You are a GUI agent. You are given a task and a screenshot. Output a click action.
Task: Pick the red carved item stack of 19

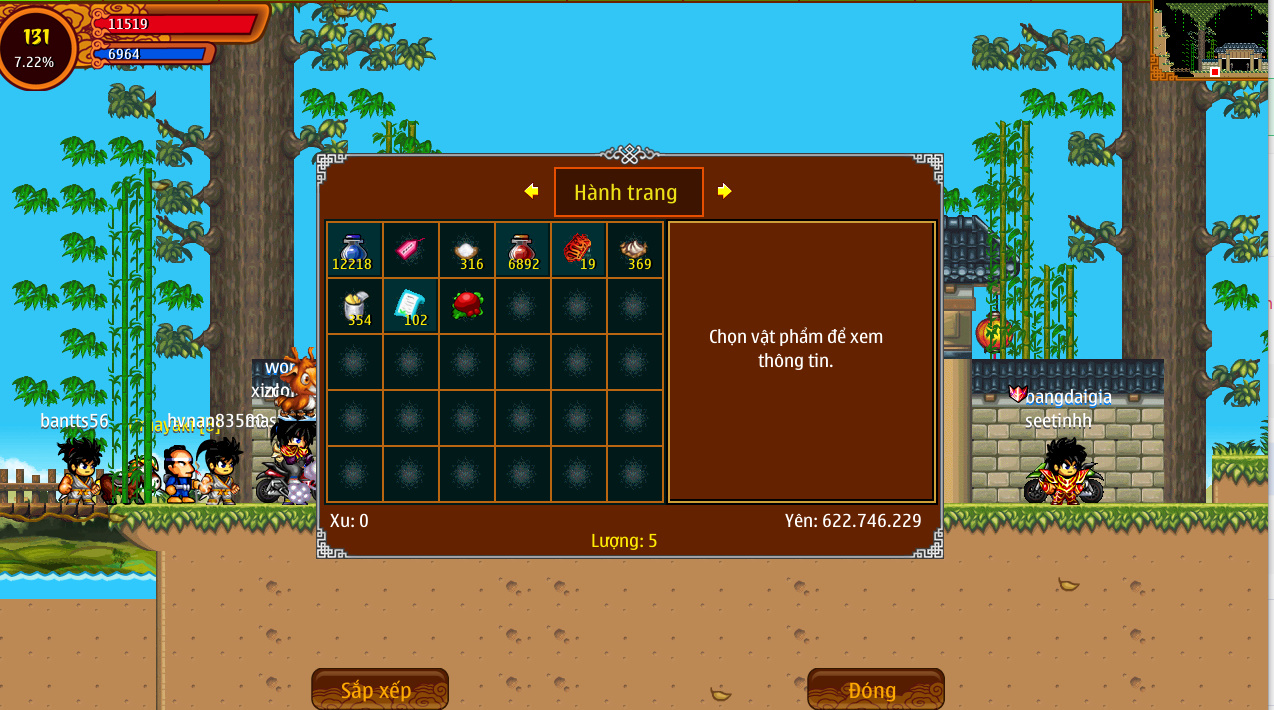pos(578,250)
